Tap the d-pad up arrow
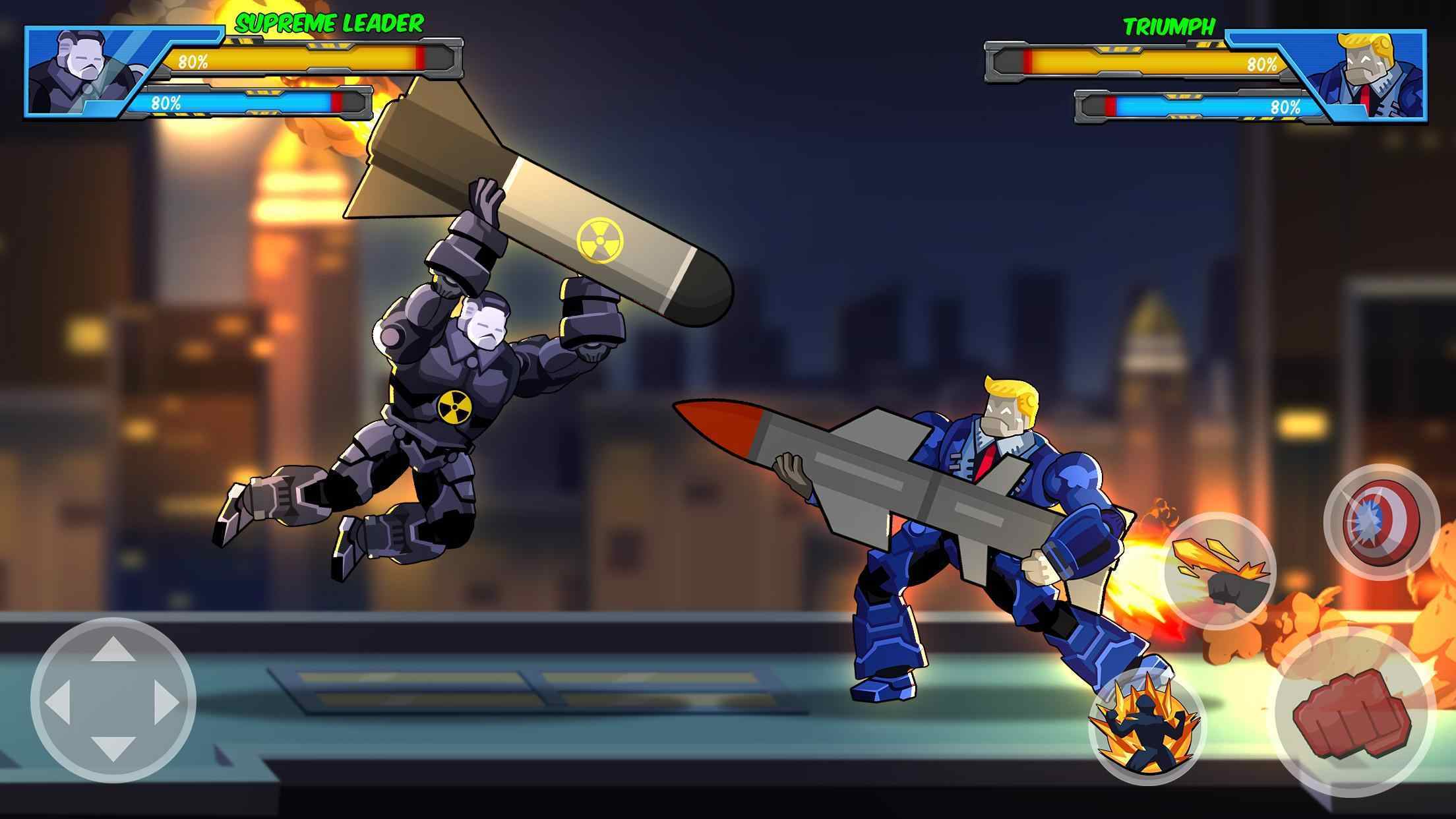 click(x=113, y=650)
